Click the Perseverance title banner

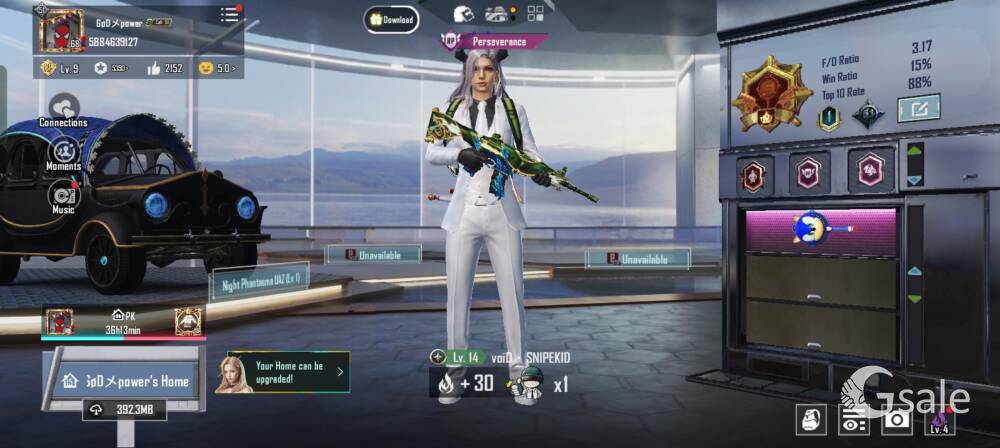click(x=495, y=42)
